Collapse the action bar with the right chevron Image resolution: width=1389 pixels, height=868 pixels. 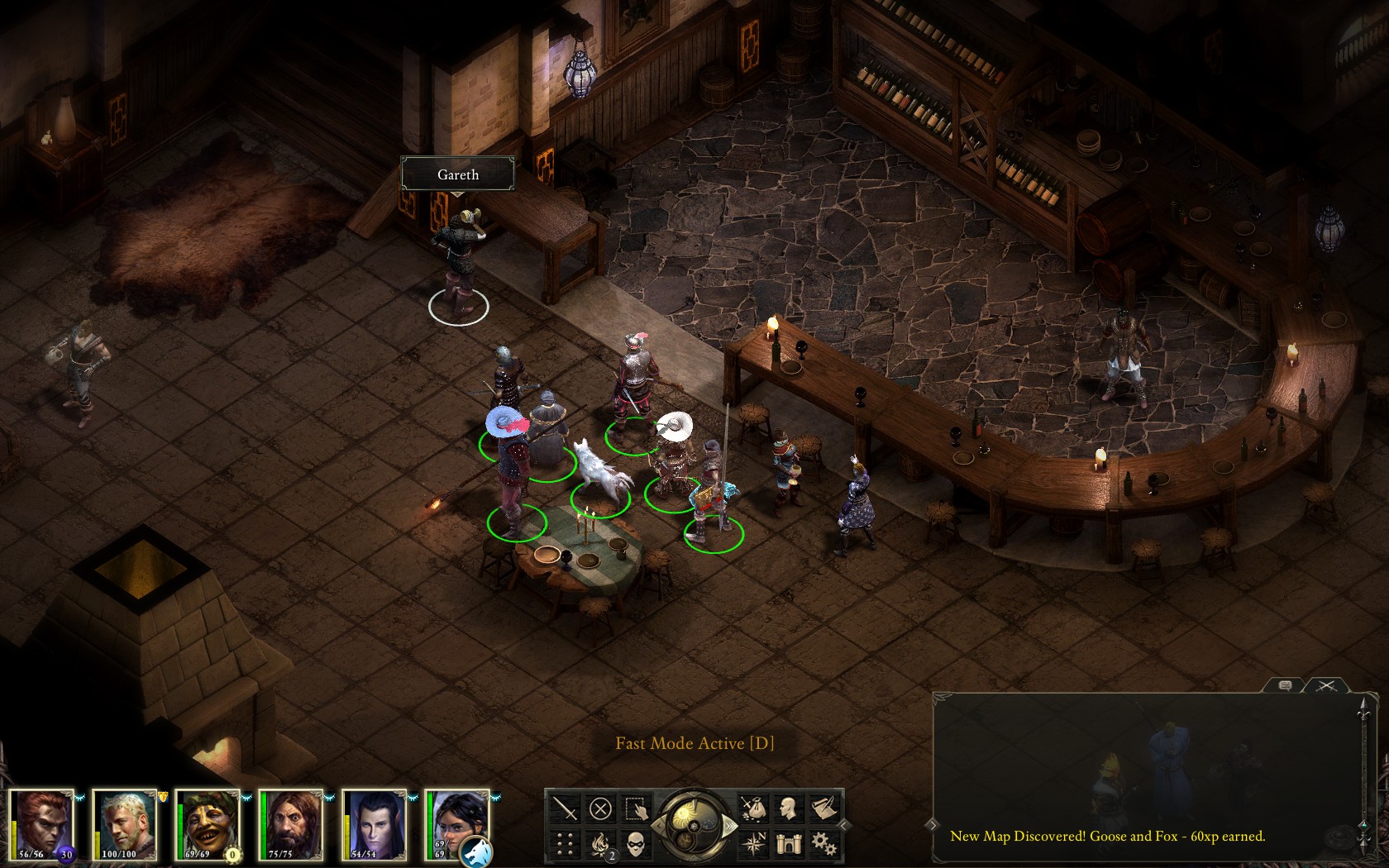point(844,826)
